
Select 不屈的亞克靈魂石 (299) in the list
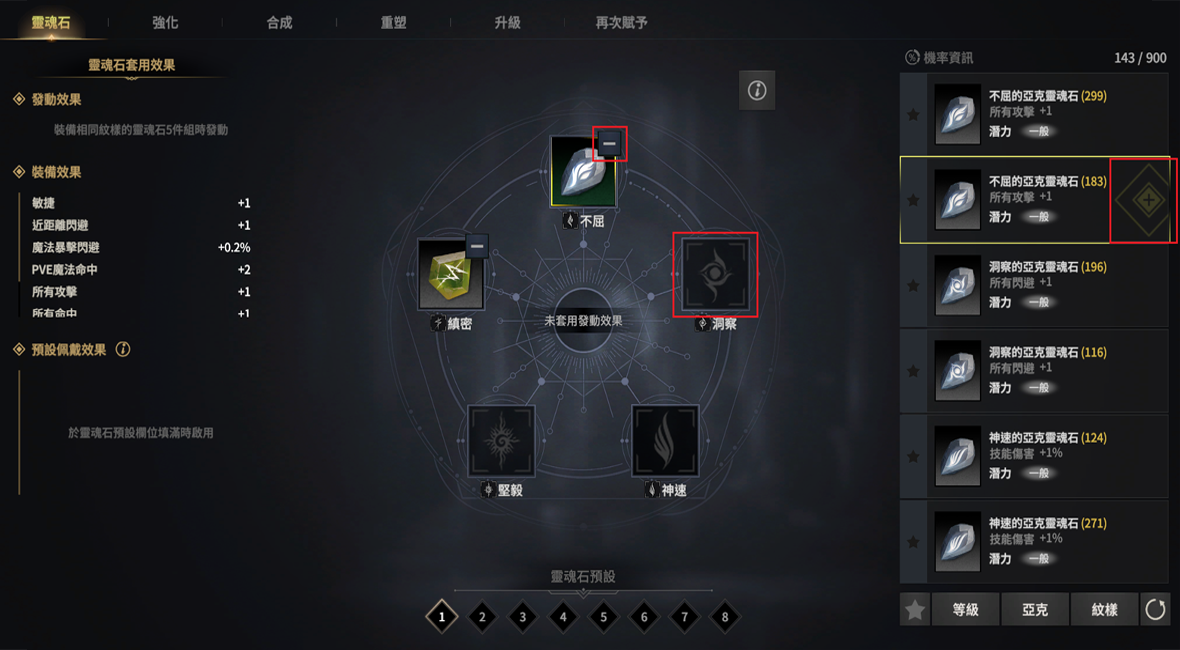coord(1034,114)
